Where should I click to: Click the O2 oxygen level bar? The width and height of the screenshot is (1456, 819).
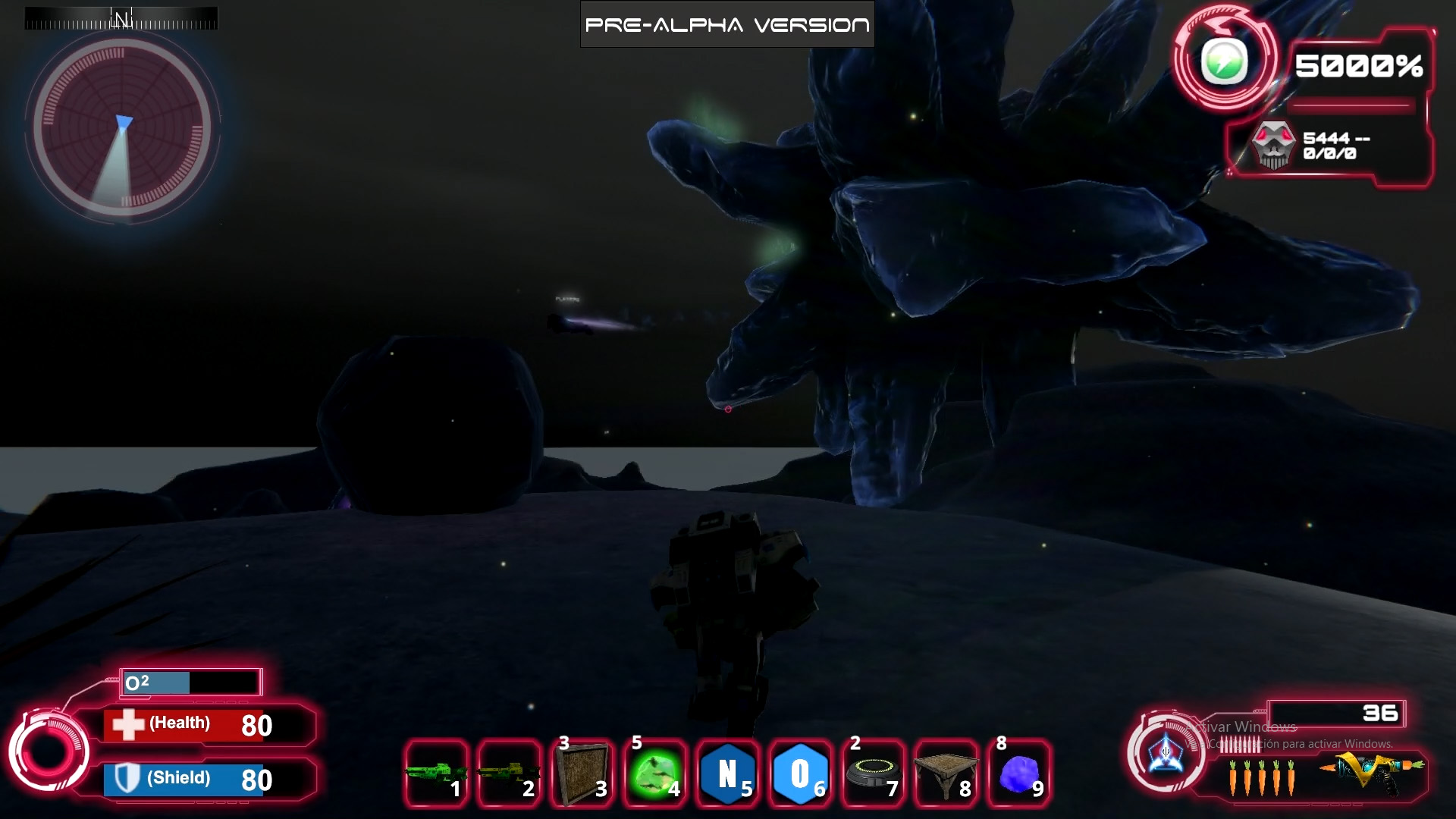190,682
